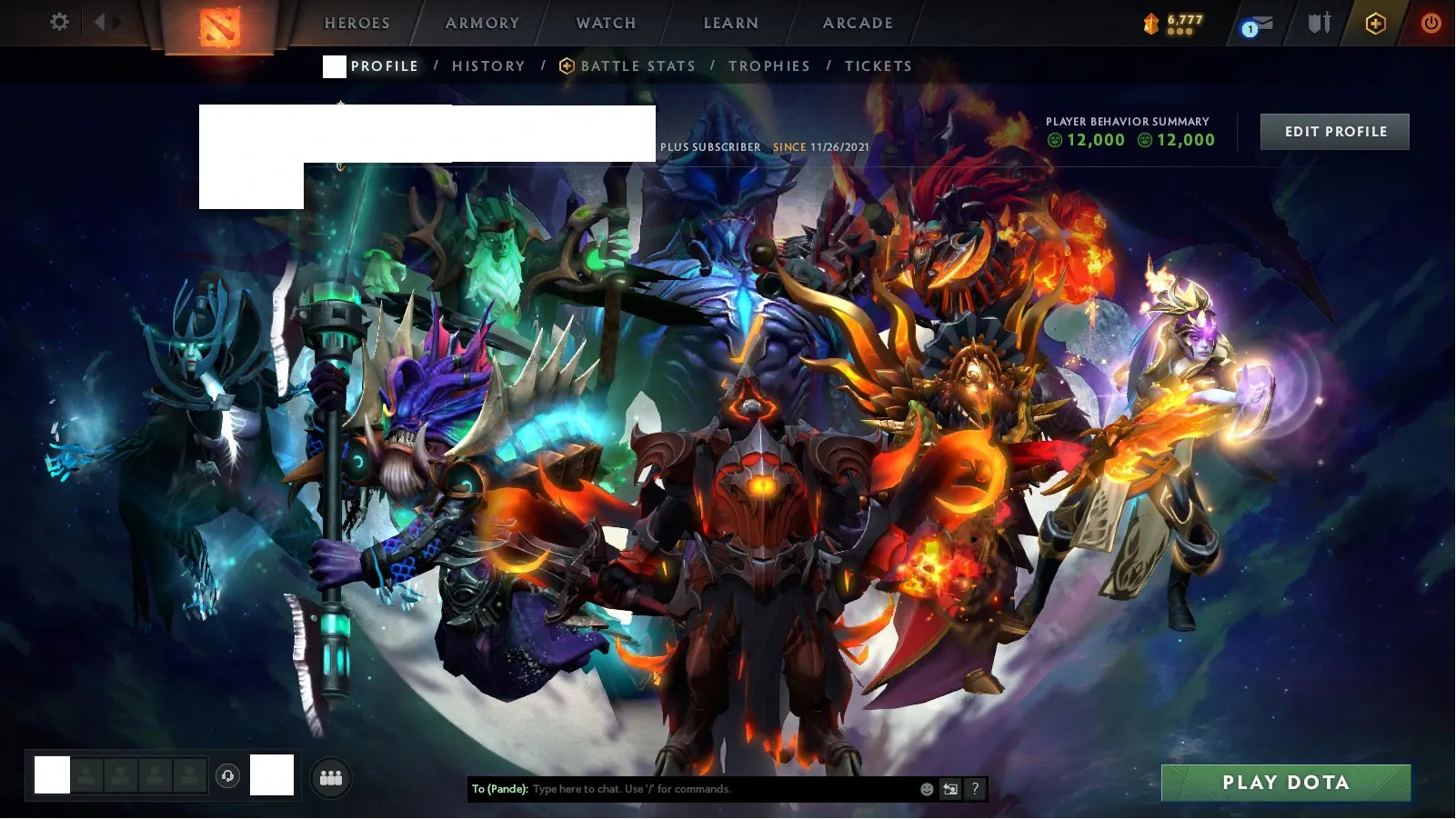The image size is (1456, 819).
Task: Click the Dota 2 logo home button
Action: pyautogui.click(x=219, y=25)
